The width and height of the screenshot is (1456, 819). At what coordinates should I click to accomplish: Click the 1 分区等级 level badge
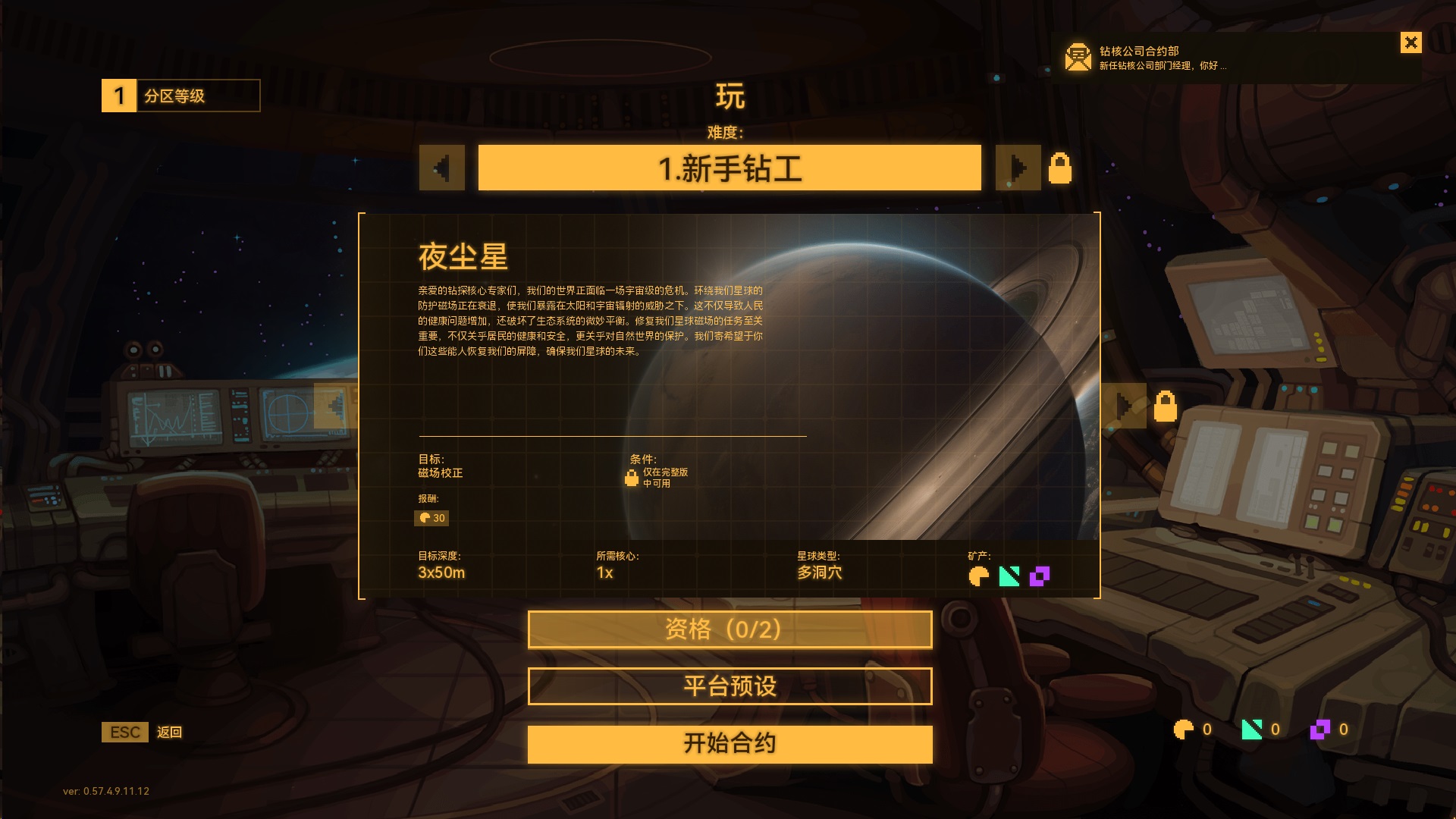point(118,95)
